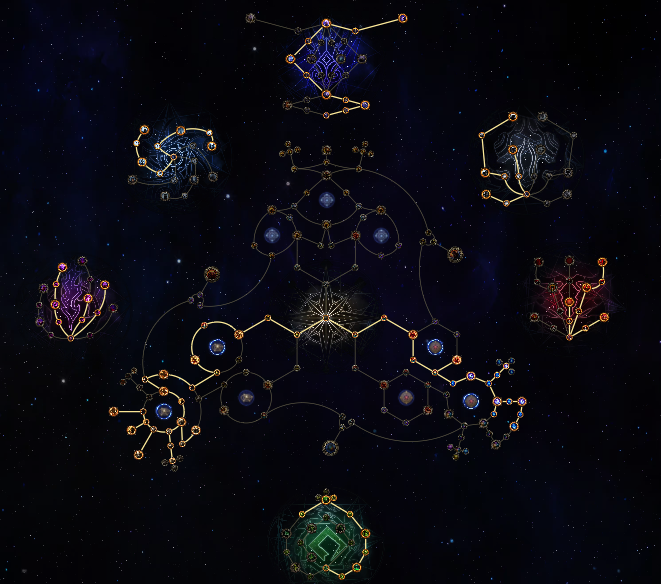
Task: Click the blue diamond cluster emblem
Action: click(x=327, y=60)
